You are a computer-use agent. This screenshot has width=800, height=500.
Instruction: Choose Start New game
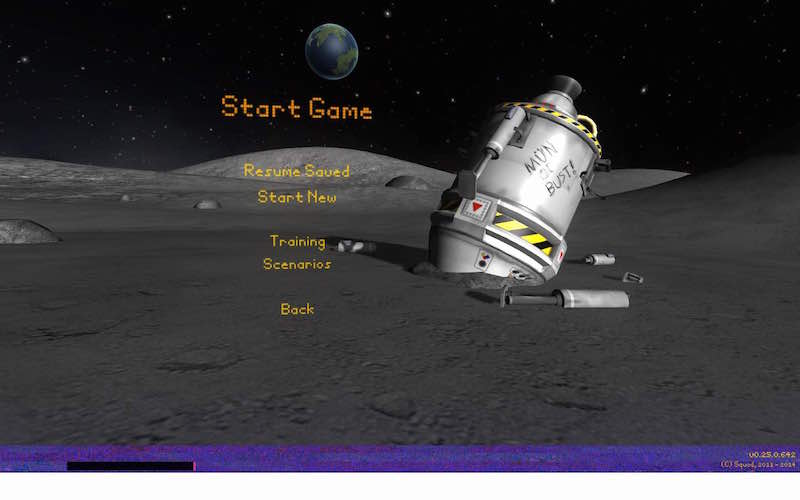(x=297, y=197)
